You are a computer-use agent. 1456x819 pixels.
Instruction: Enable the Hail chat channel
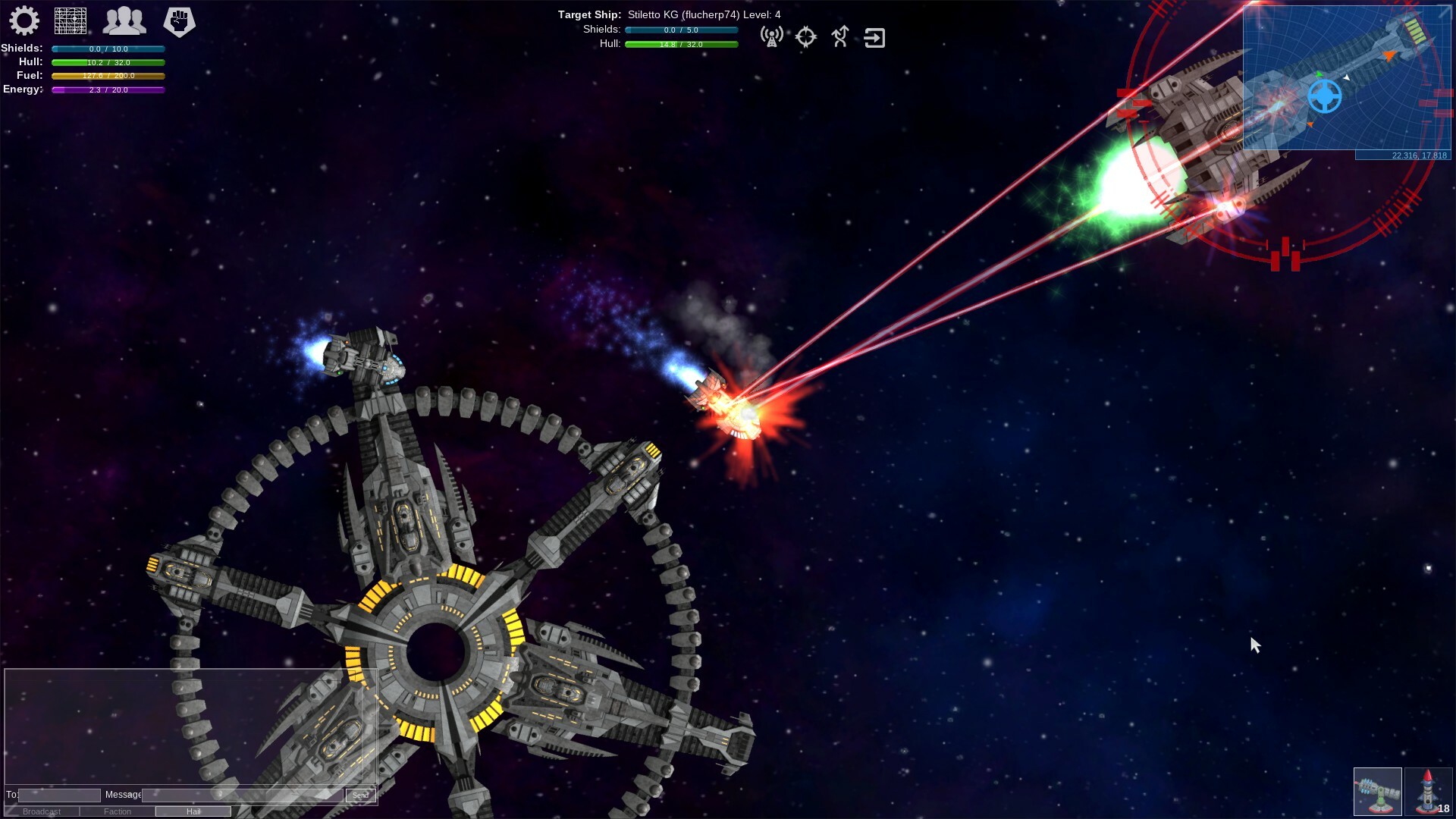click(194, 811)
